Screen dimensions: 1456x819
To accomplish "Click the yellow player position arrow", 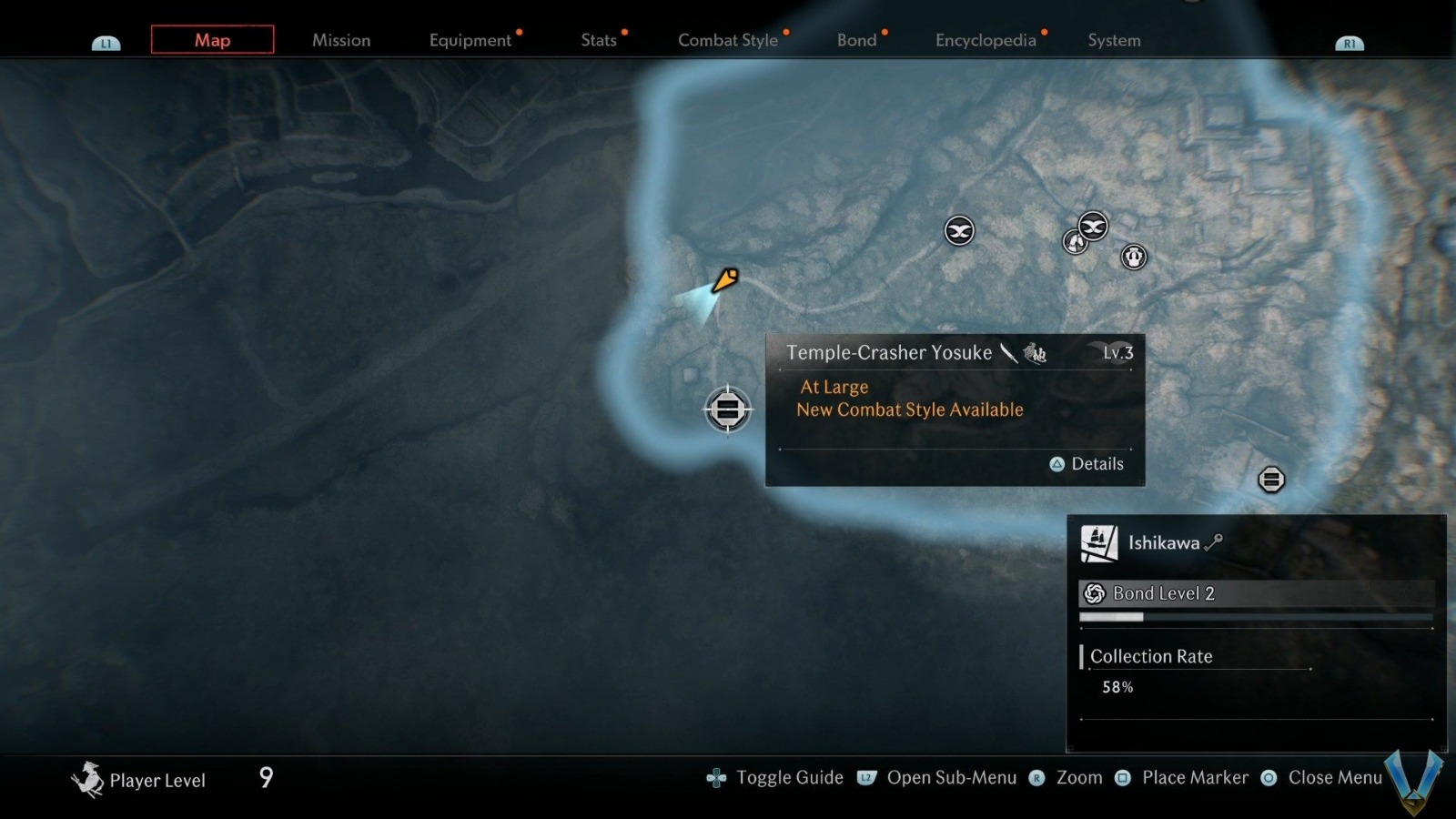I will [725, 279].
